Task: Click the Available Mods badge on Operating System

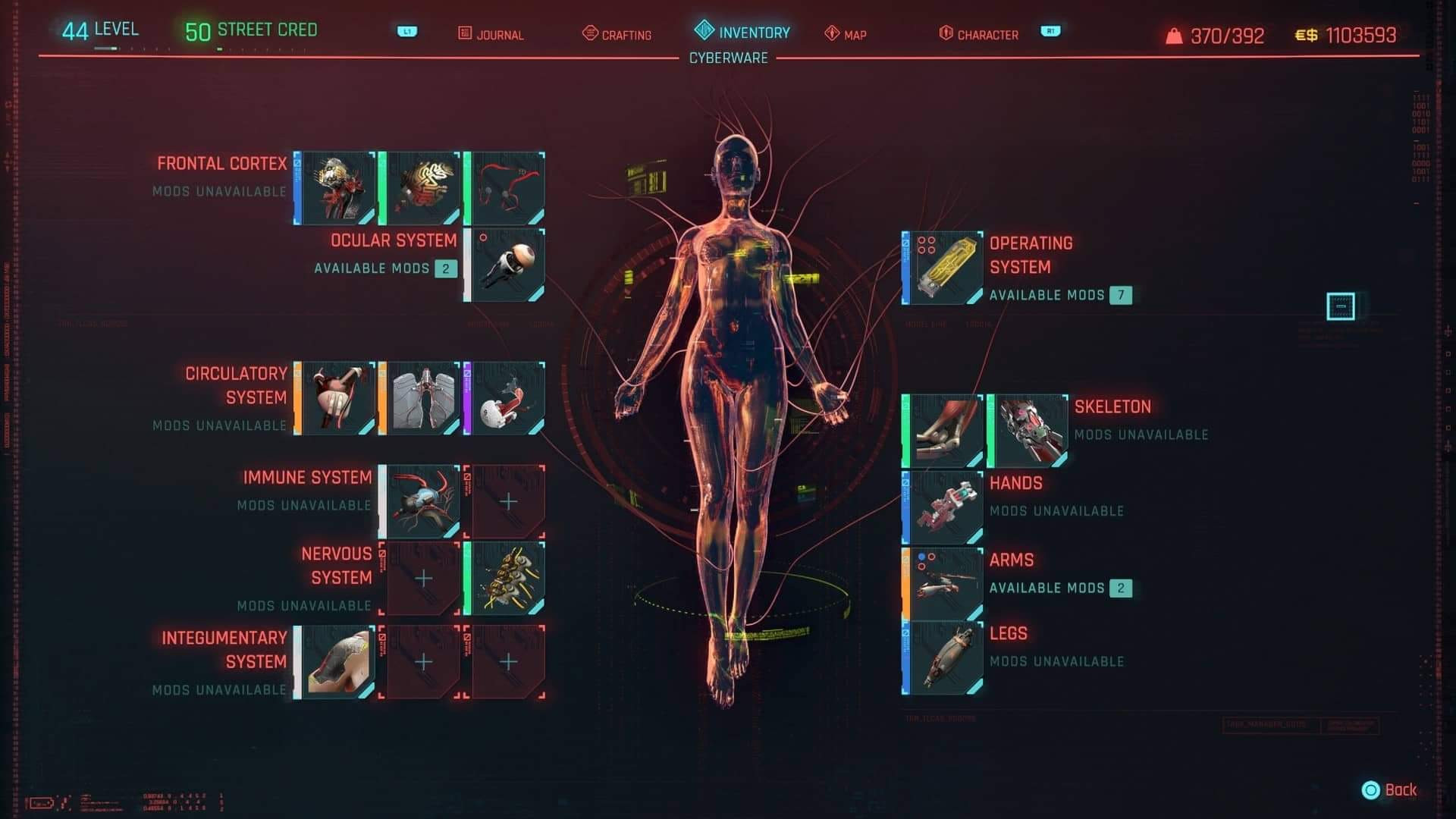Action: pyautogui.click(x=1121, y=296)
